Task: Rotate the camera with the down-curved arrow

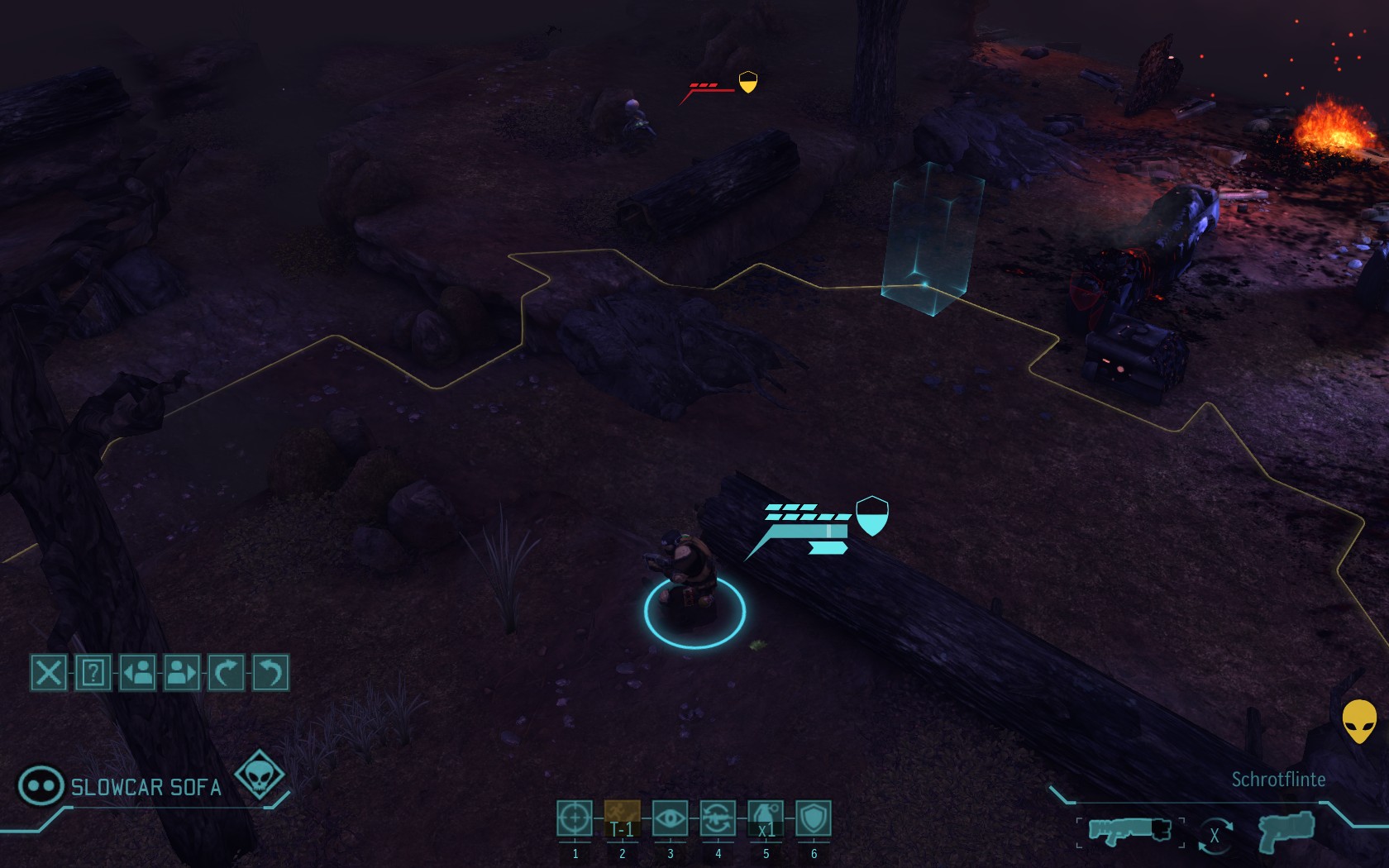Action: (x=270, y=673)
